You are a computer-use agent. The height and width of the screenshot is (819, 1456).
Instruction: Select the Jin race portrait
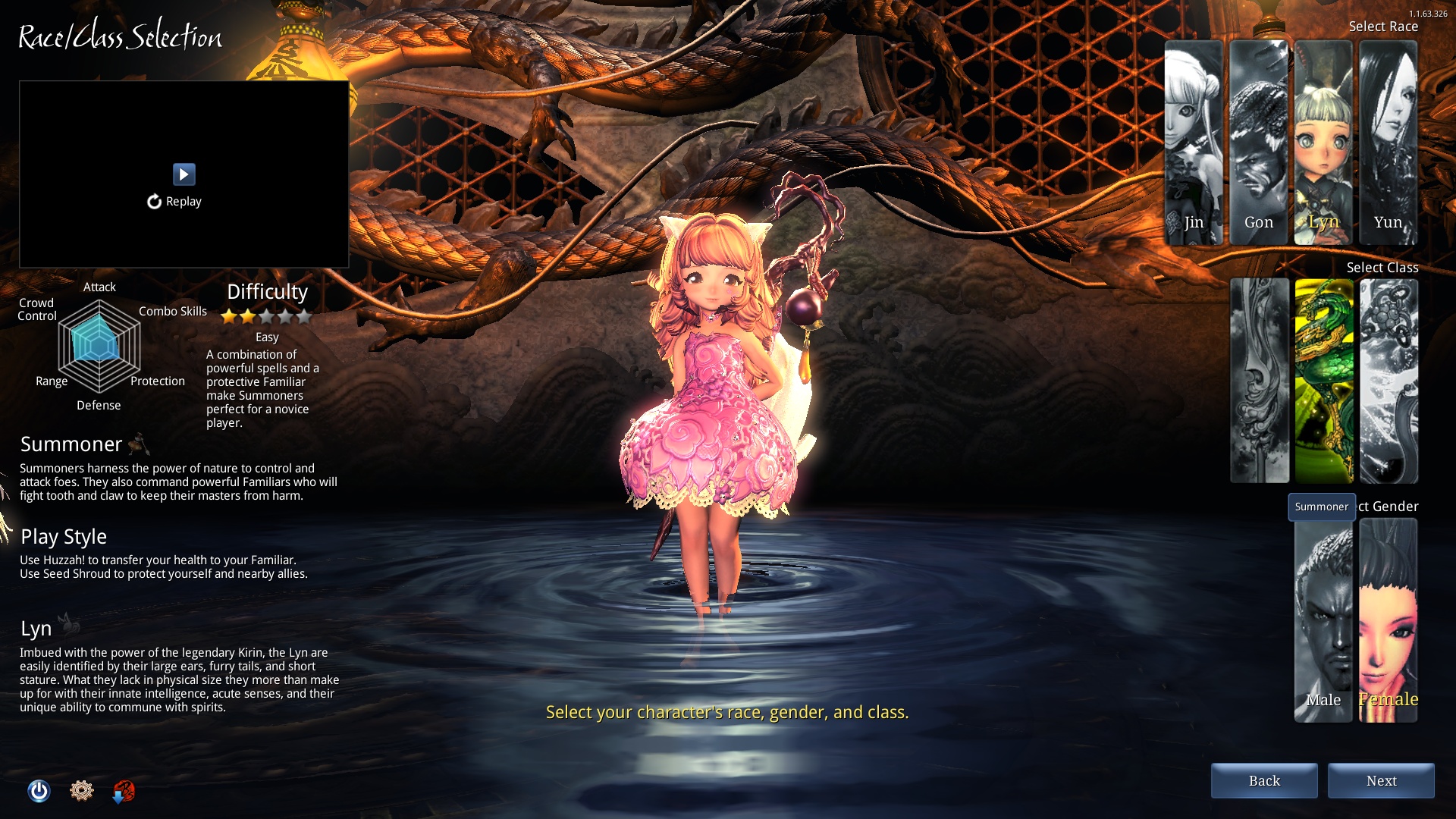1194,143
